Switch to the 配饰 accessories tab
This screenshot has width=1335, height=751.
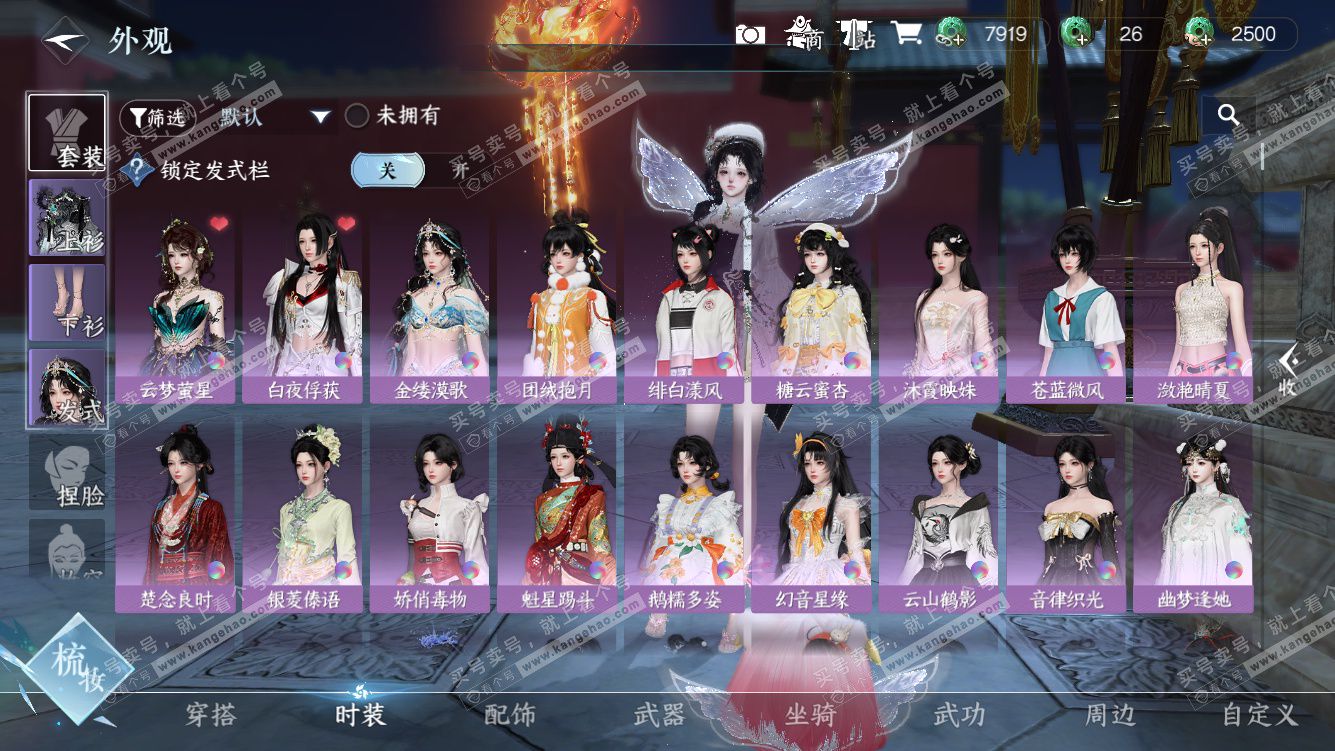click(510, 714)
